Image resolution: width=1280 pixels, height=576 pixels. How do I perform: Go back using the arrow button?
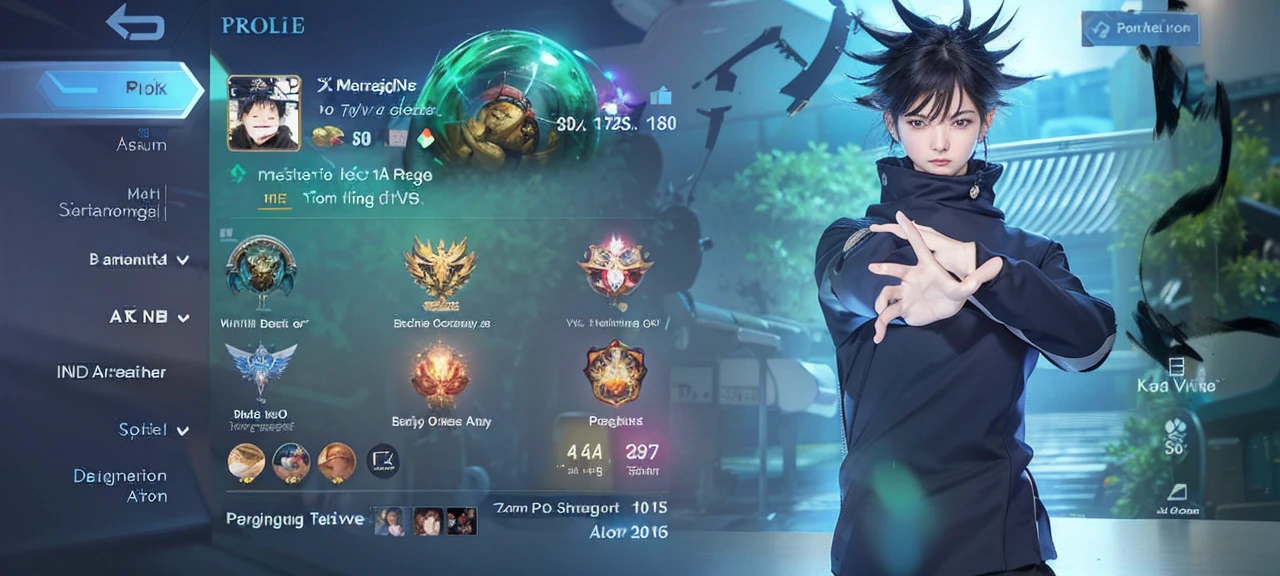[135, 22]
